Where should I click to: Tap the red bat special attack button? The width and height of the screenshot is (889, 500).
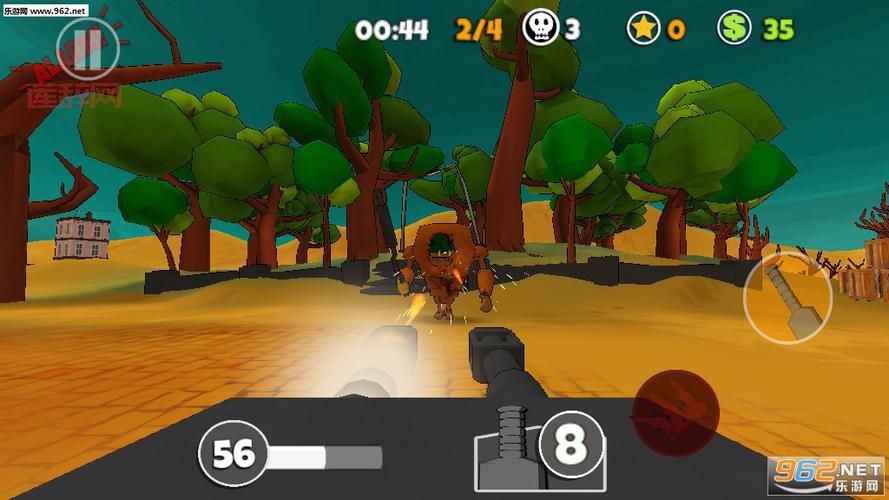click(675, 411)
